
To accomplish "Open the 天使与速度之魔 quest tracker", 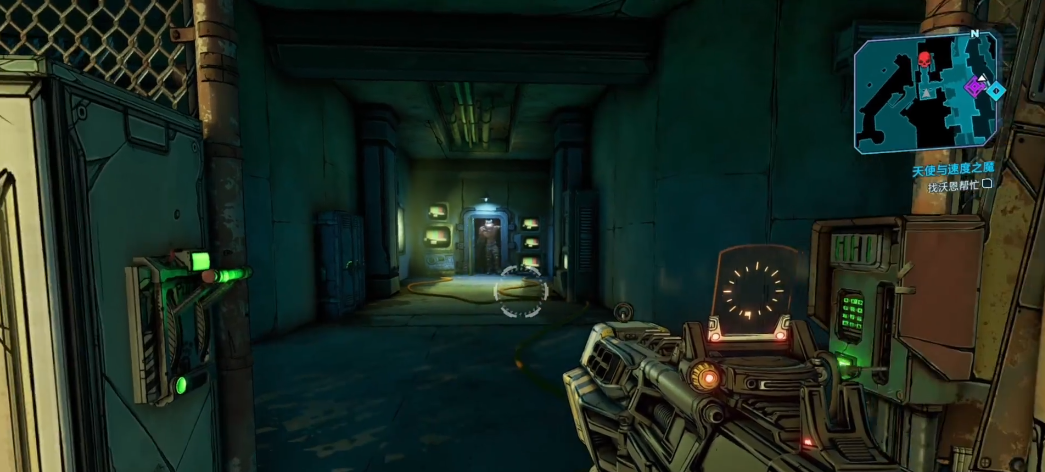I will tap(953, 170).
